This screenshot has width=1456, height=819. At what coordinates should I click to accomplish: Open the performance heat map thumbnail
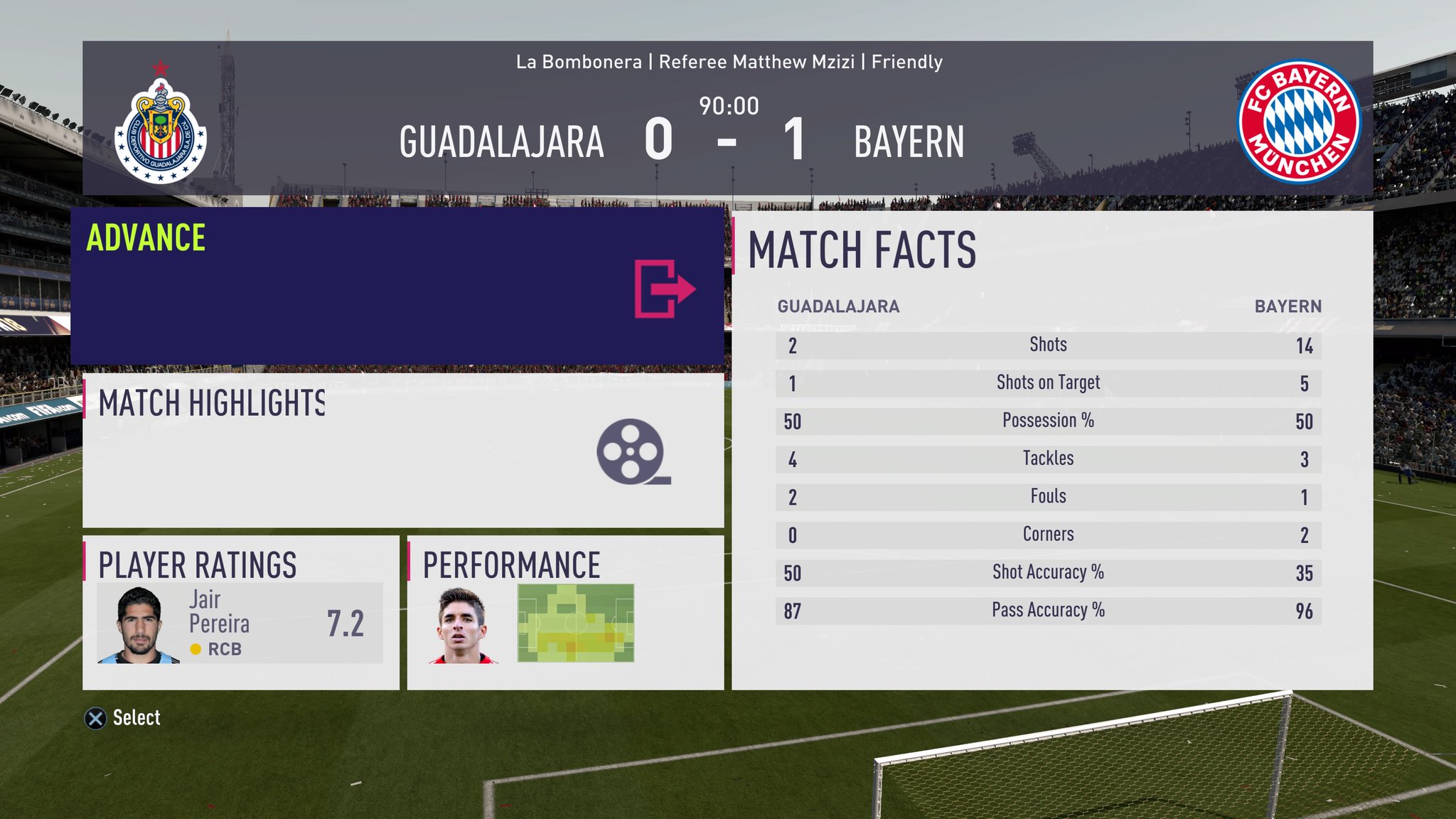pyautogui.click(x=576, y=623)
